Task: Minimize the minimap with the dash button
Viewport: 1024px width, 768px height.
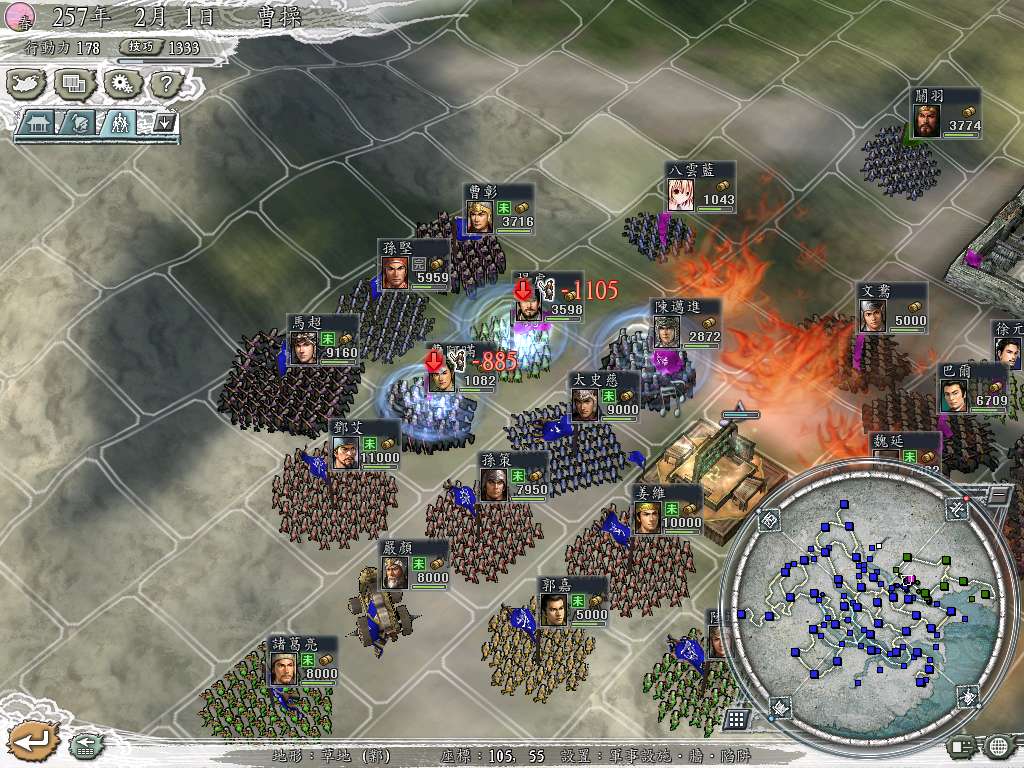Action: coord(998,494)
